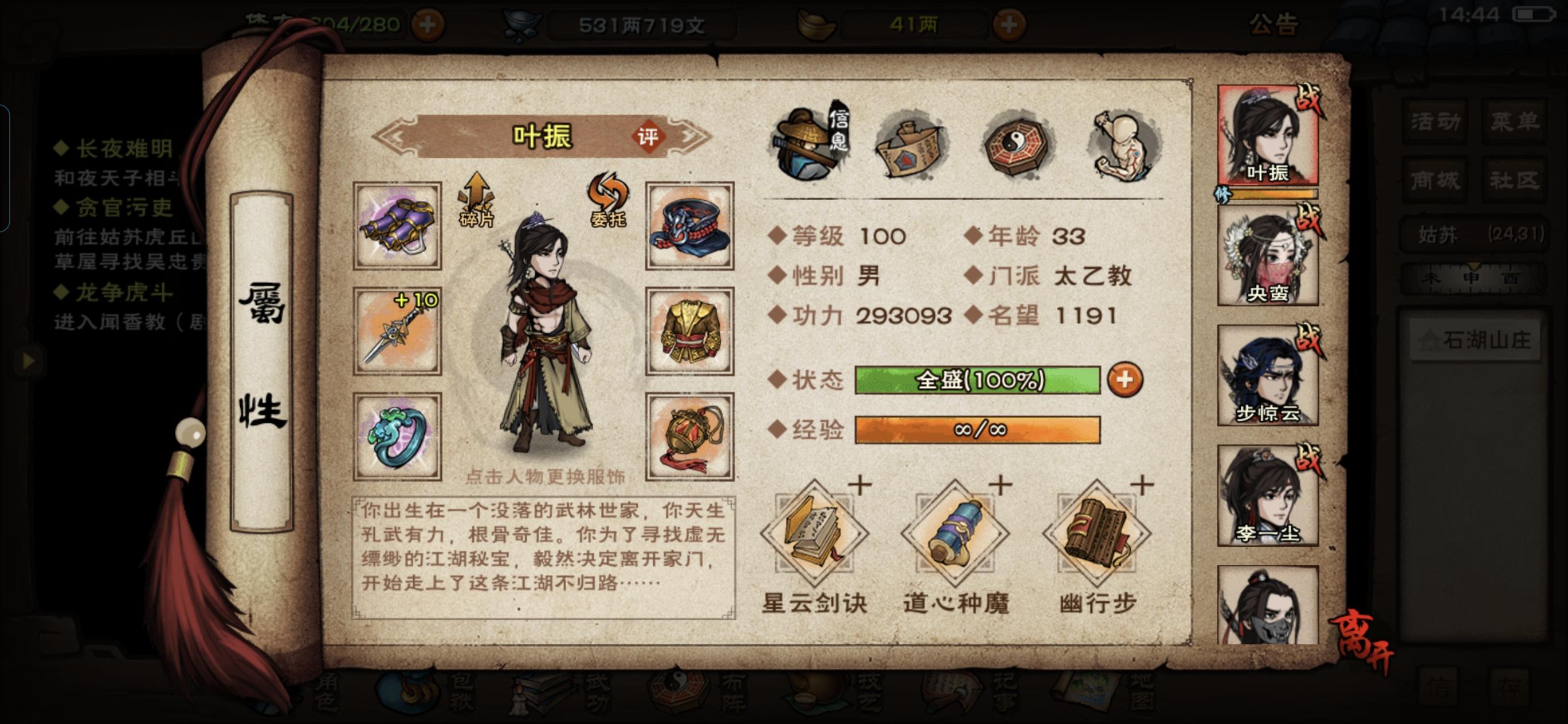
Task: Click the 评 rating badge beside 叶振
Action: click(x=649, y=137)
